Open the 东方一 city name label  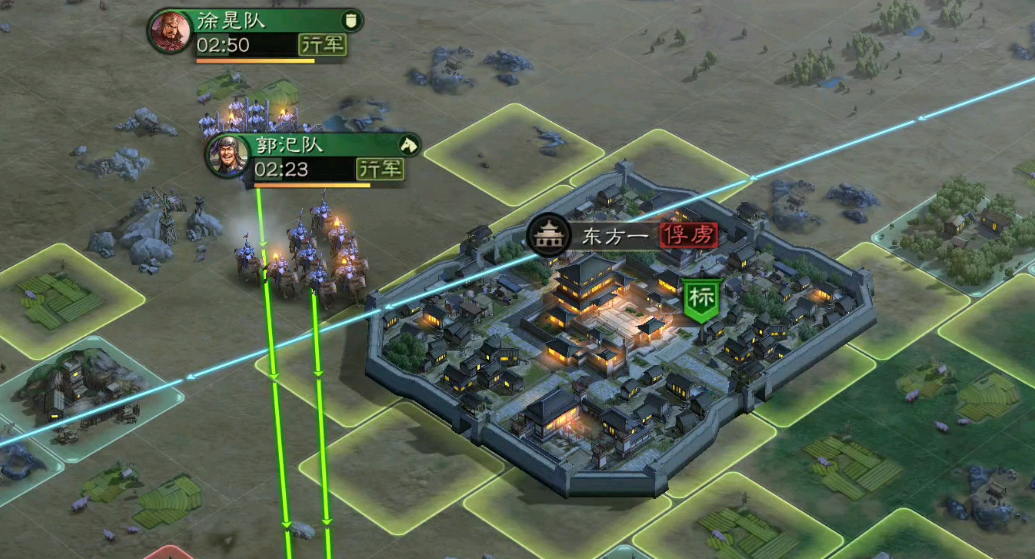point(614,236)
